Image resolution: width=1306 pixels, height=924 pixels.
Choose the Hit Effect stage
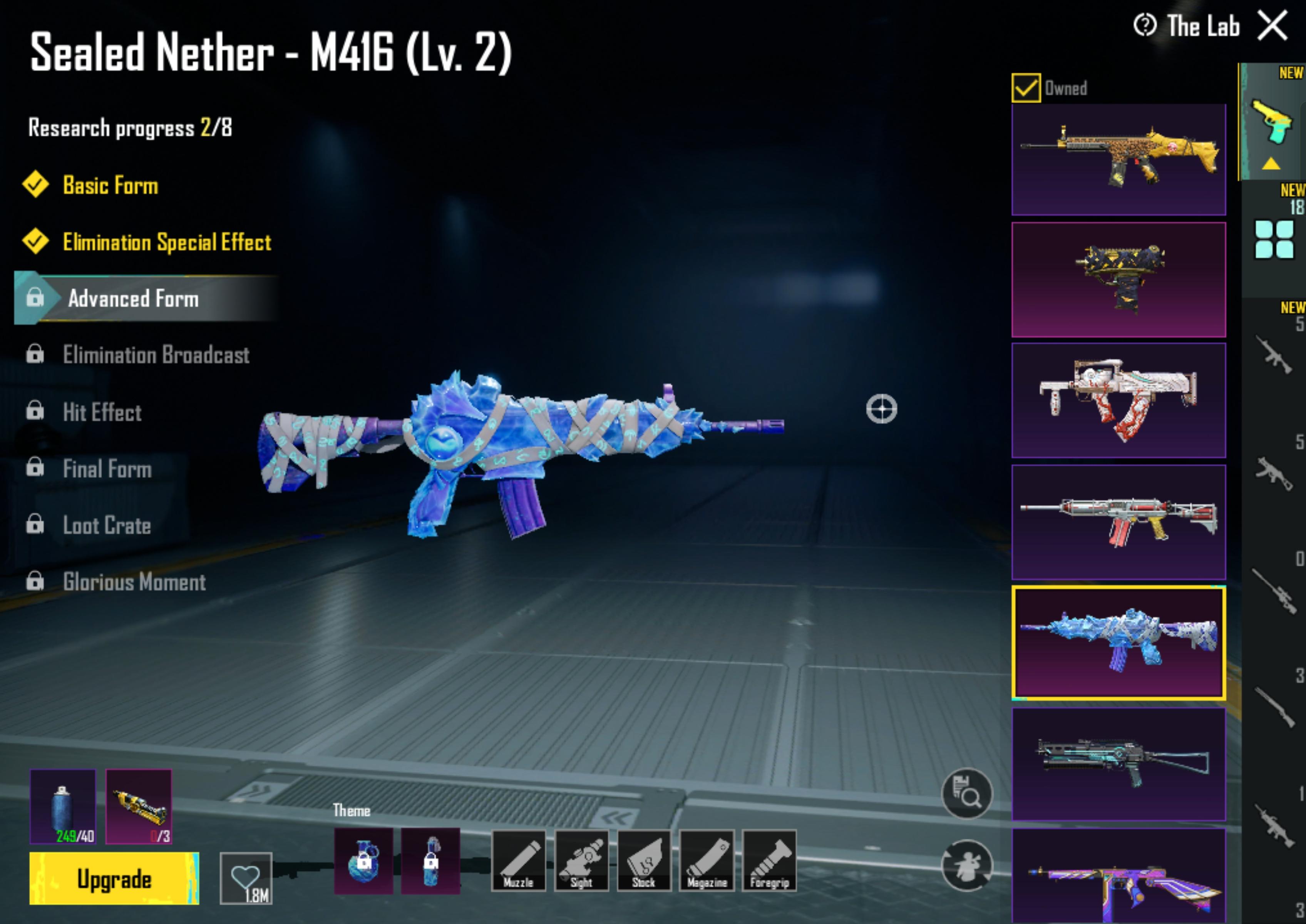tap(102, 412)
